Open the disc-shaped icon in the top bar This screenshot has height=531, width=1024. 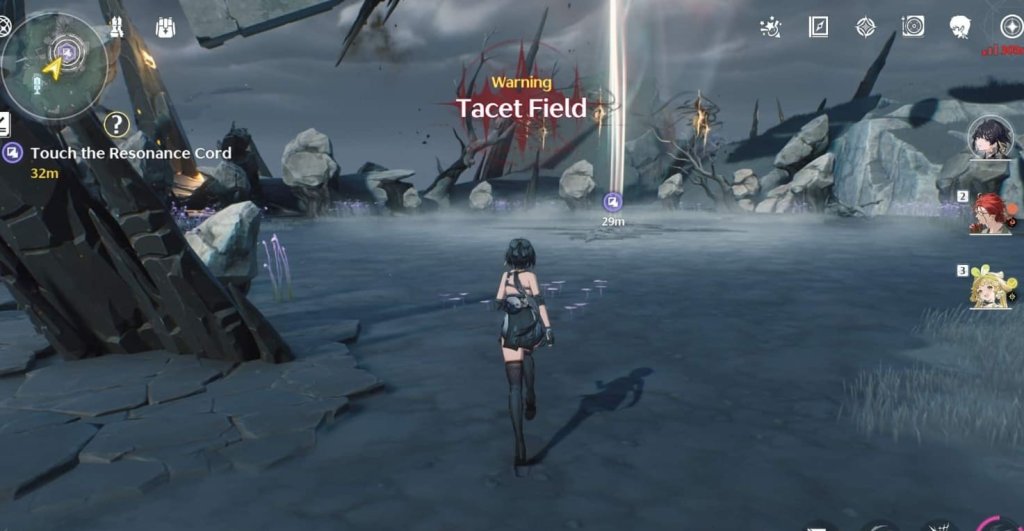913,27
